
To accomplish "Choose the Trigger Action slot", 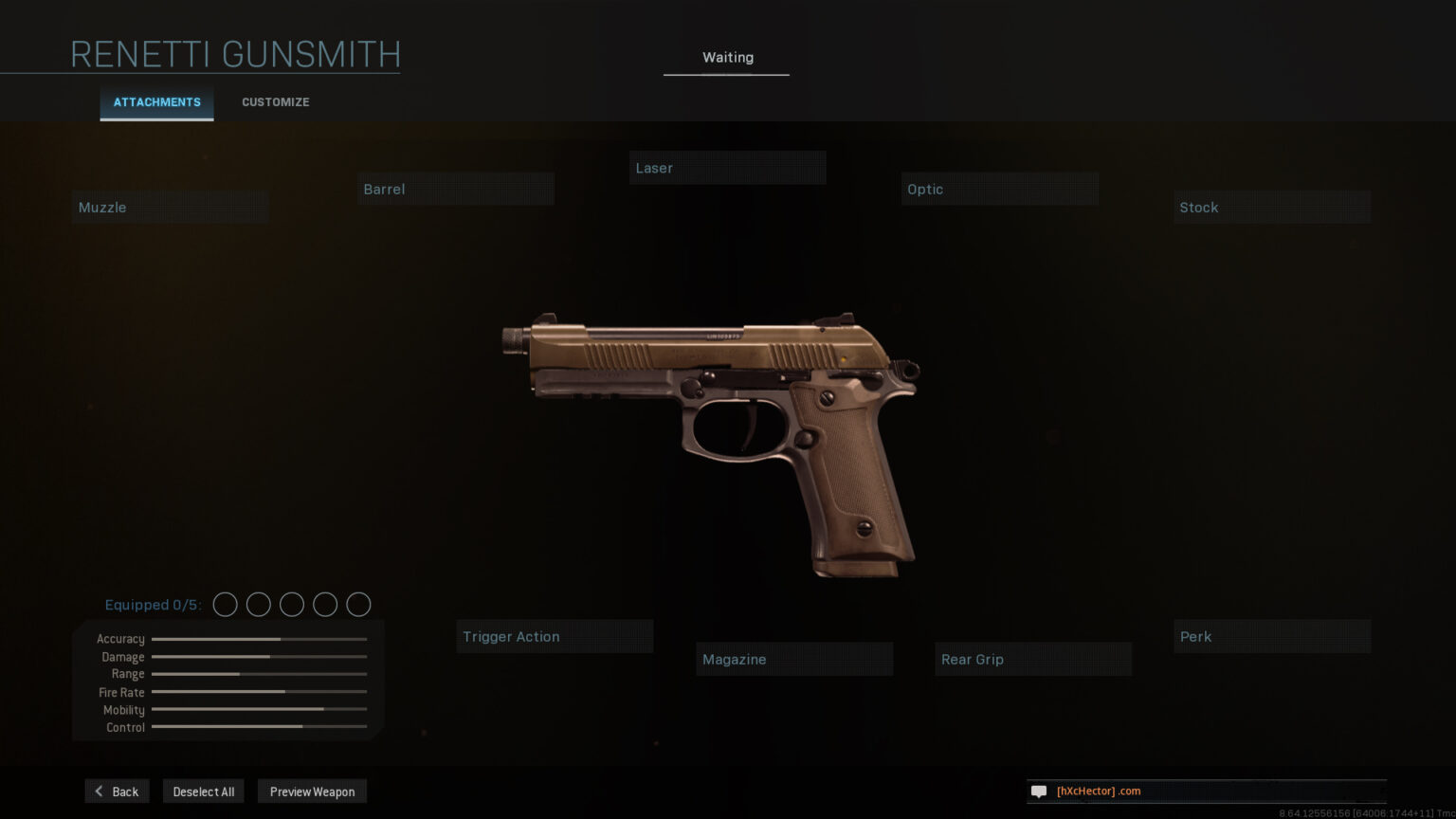I will tap(555, 637).
